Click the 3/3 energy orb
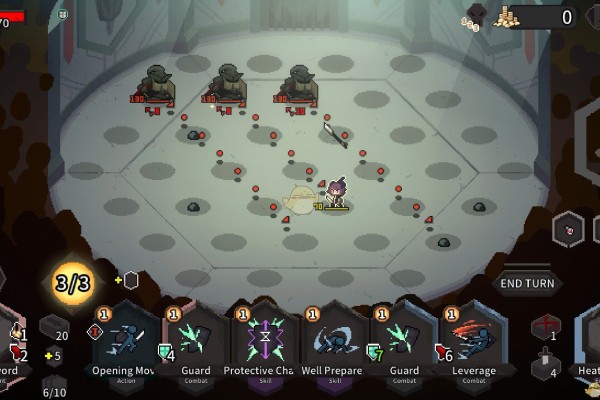 [73, 283]
